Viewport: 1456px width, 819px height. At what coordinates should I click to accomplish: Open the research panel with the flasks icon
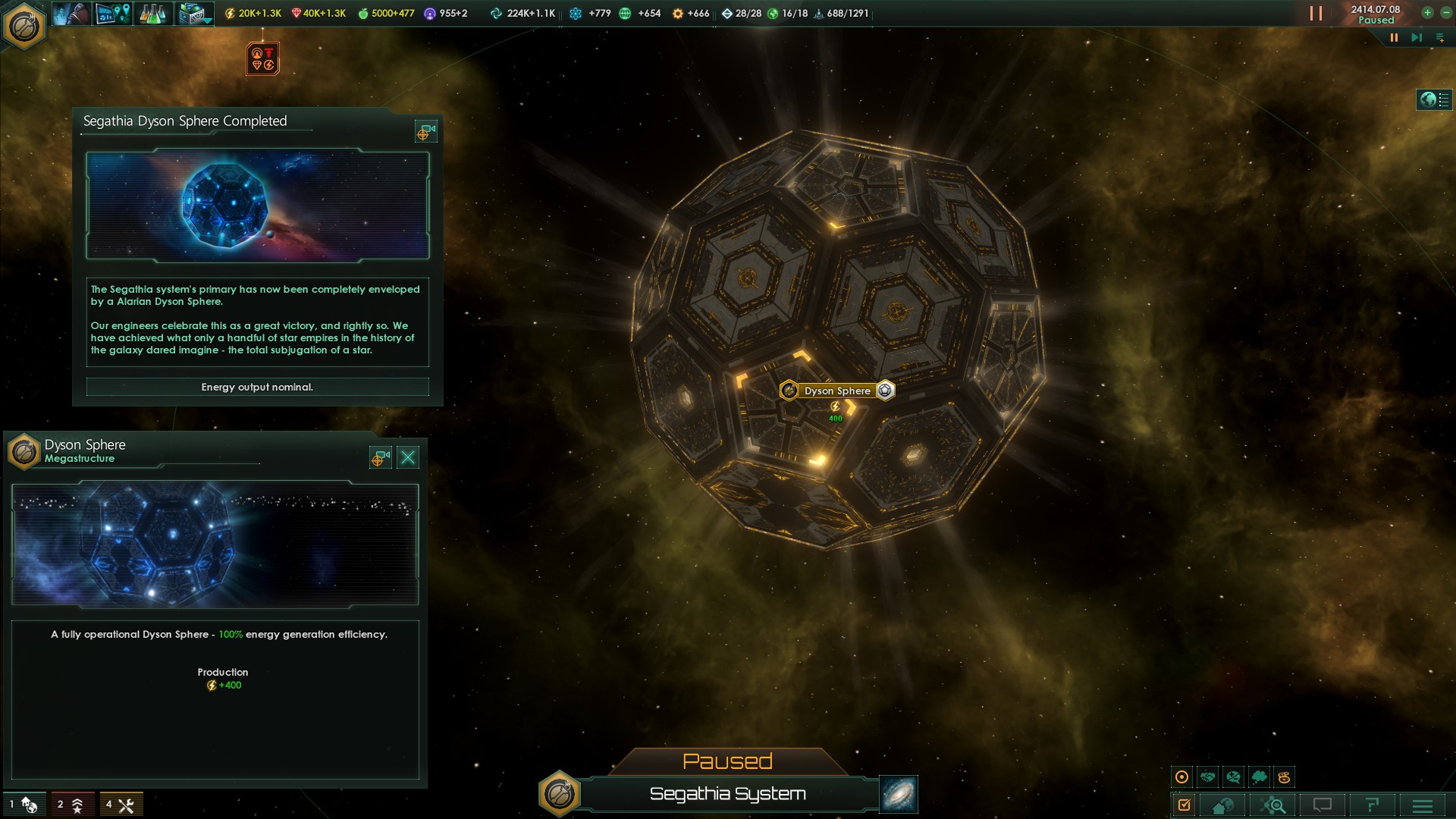click(152, 13)
